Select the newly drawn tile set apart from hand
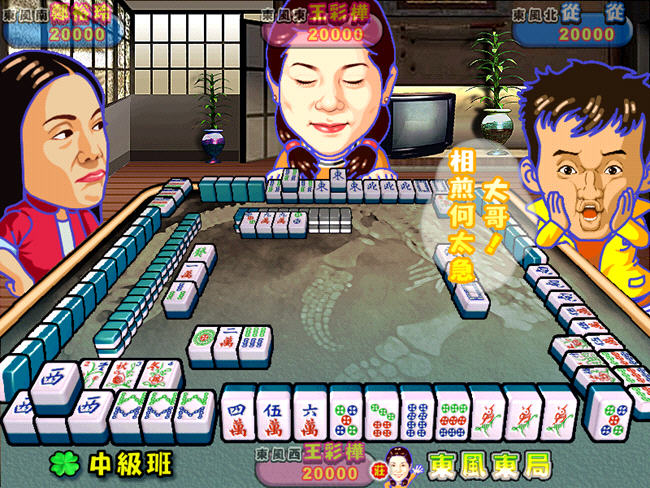 click(x=609, y=412)
